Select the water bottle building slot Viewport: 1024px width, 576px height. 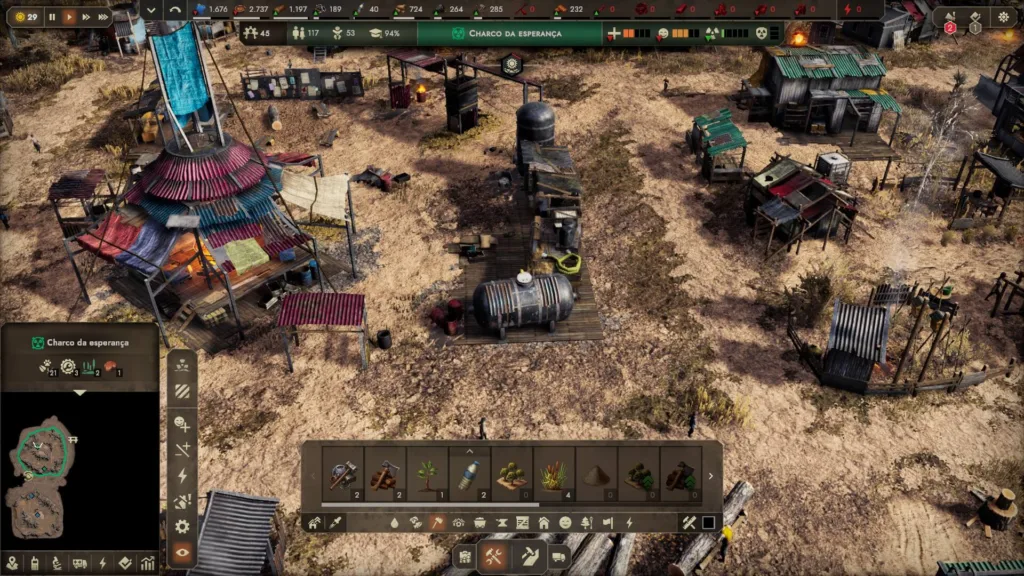click(470, 474)
